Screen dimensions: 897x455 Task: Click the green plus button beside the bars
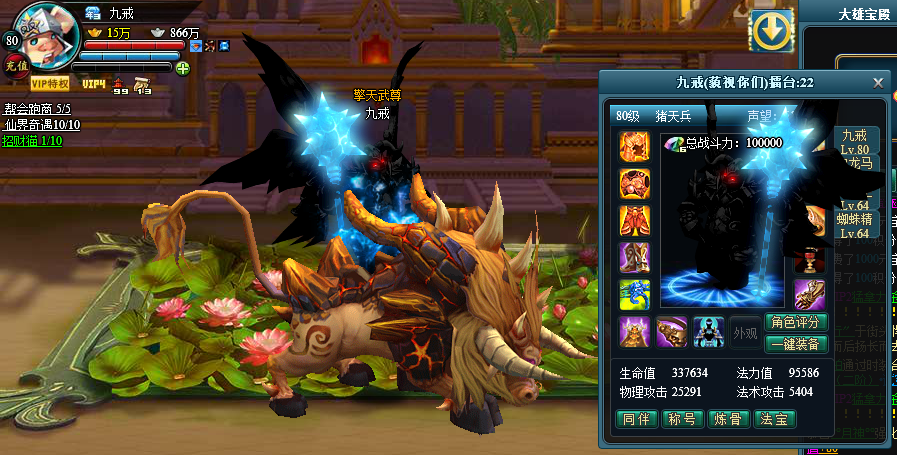coord(182,68)
